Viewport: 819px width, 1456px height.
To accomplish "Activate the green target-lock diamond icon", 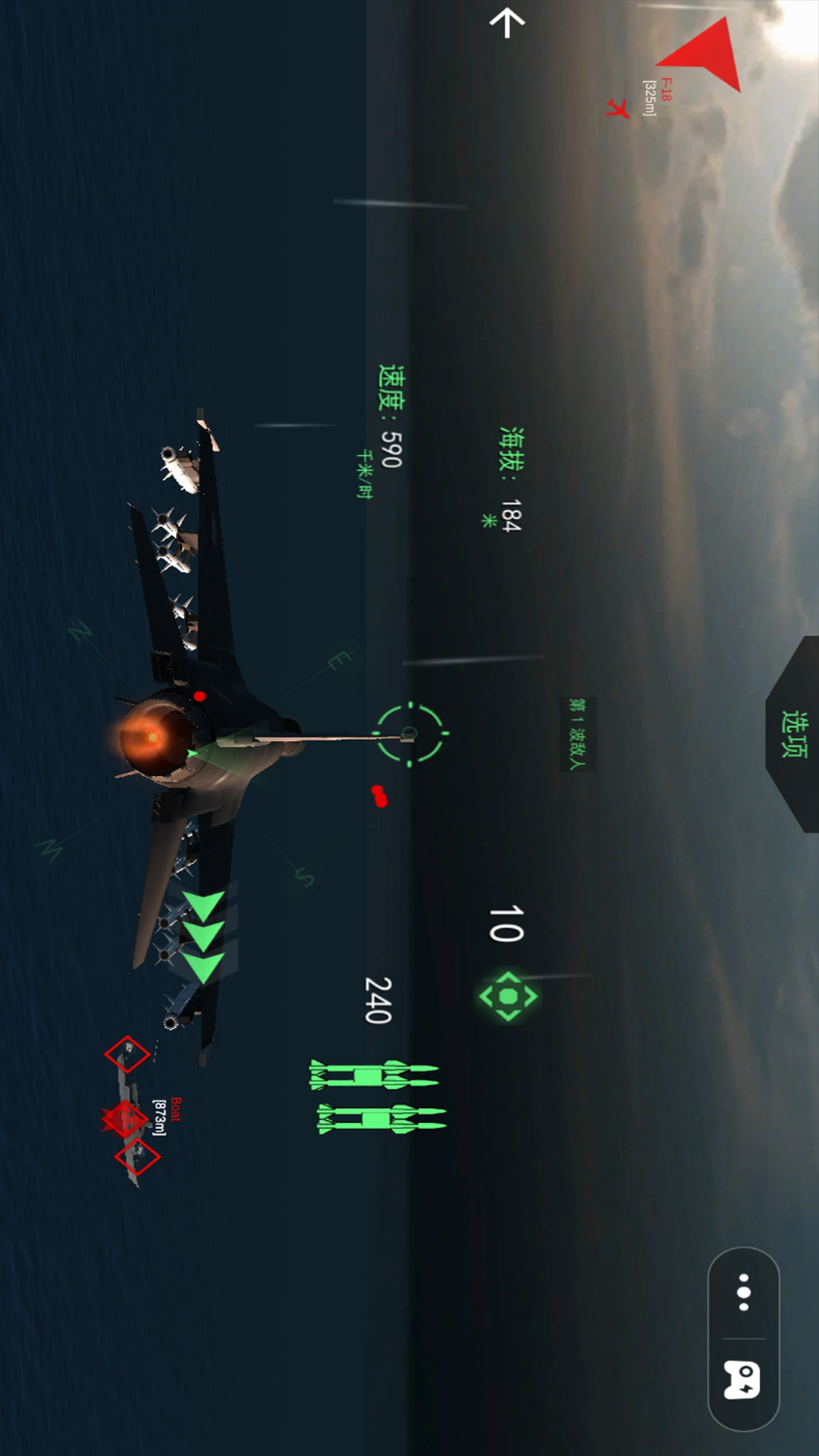I will tap(508, 996).
